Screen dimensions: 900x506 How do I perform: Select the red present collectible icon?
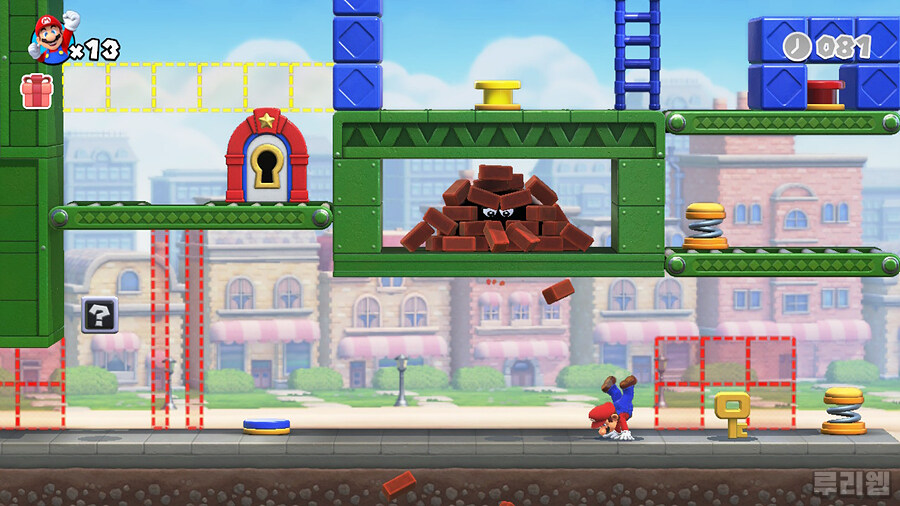coord(36,90)
